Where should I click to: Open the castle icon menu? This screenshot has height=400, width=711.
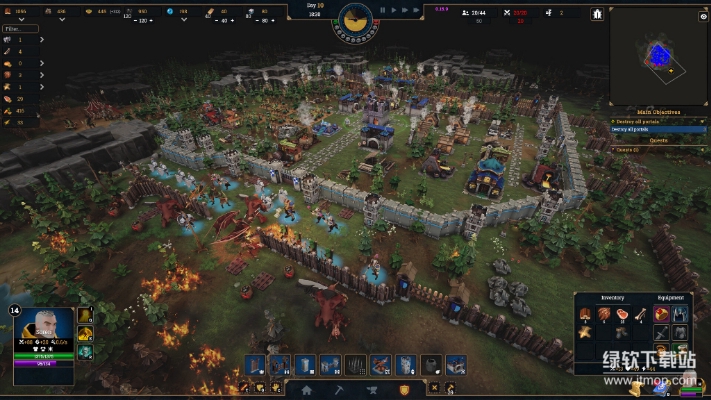(x=597, y=14)
